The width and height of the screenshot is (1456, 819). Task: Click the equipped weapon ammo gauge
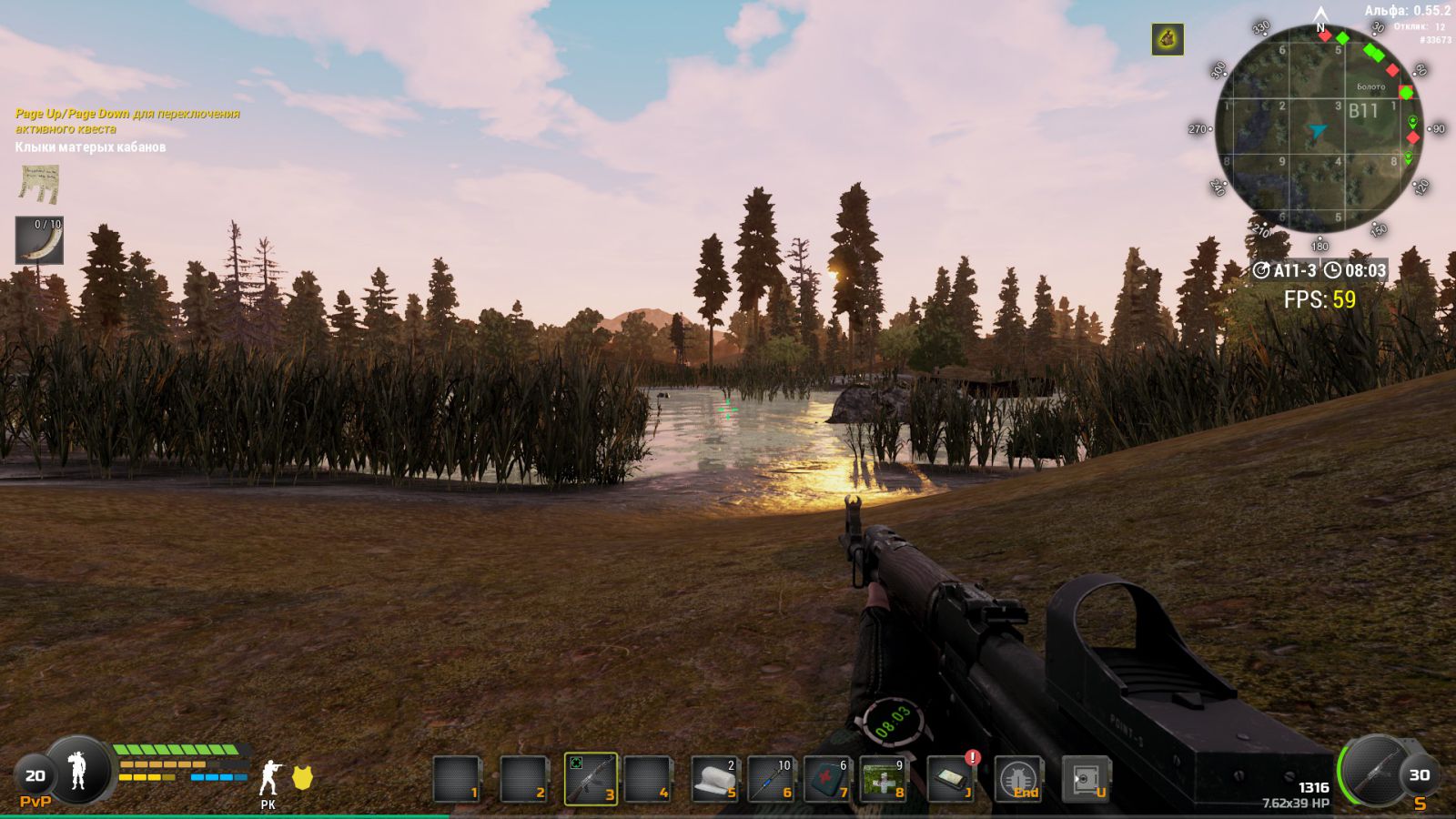[x=1375, y=772]
